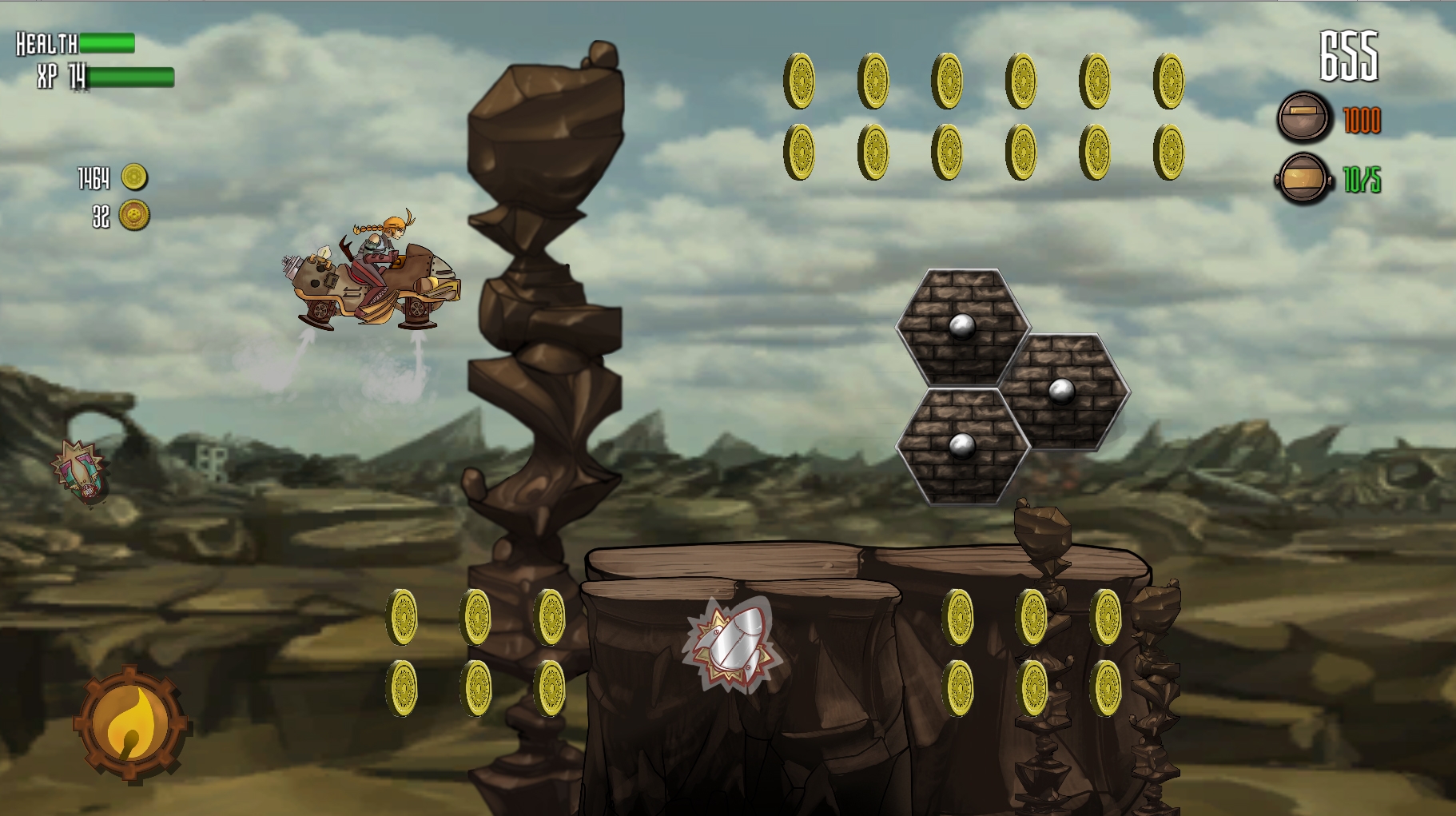Image resolution: width=1456 pixels, height=816 pixels.
Task: Expand the gold coin total of 1464
Action: [93, 177]
